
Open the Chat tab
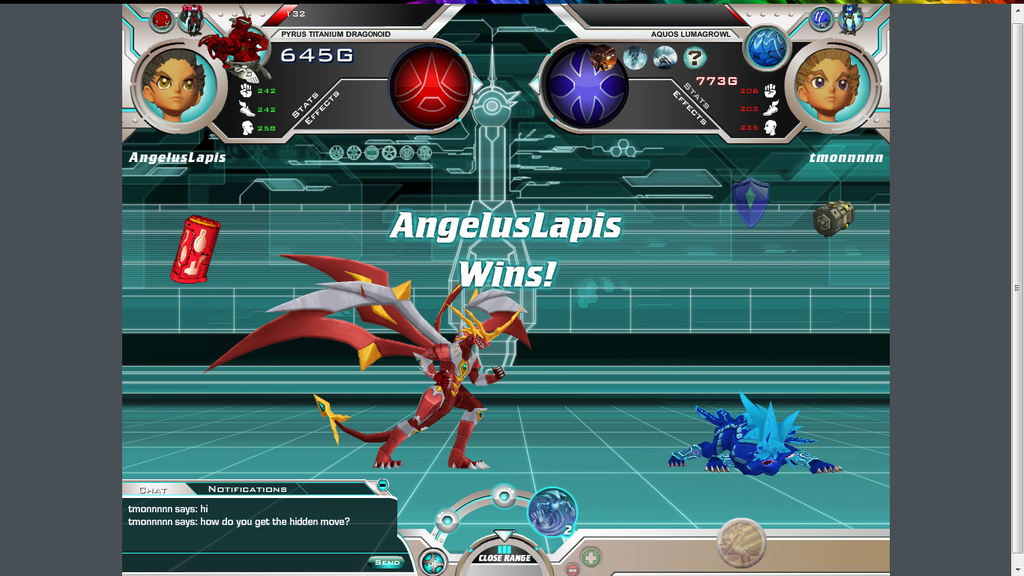[153, 490]
